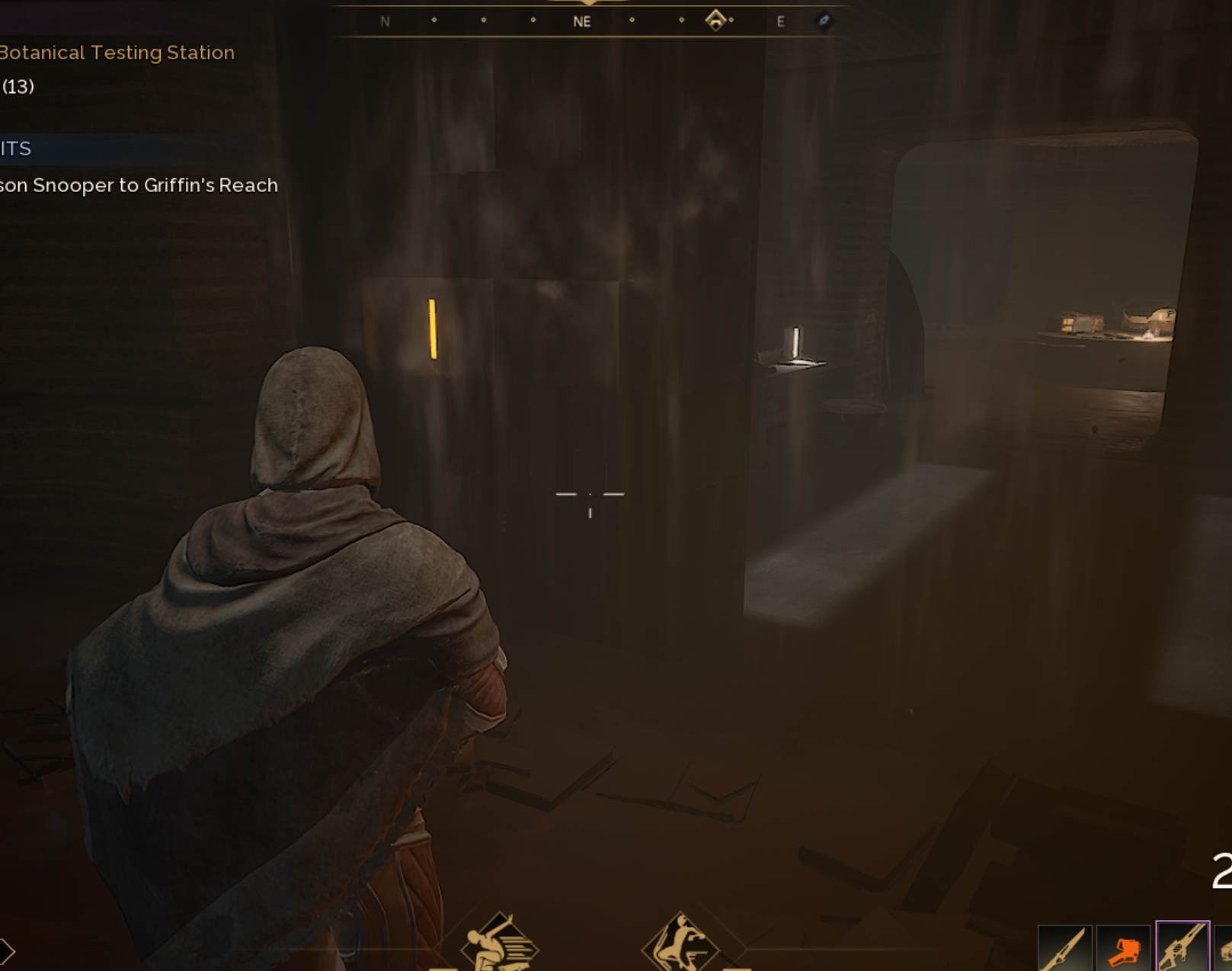Select the blade weapon hotbar slot

pyautogui.click(x=1064, y=949)
